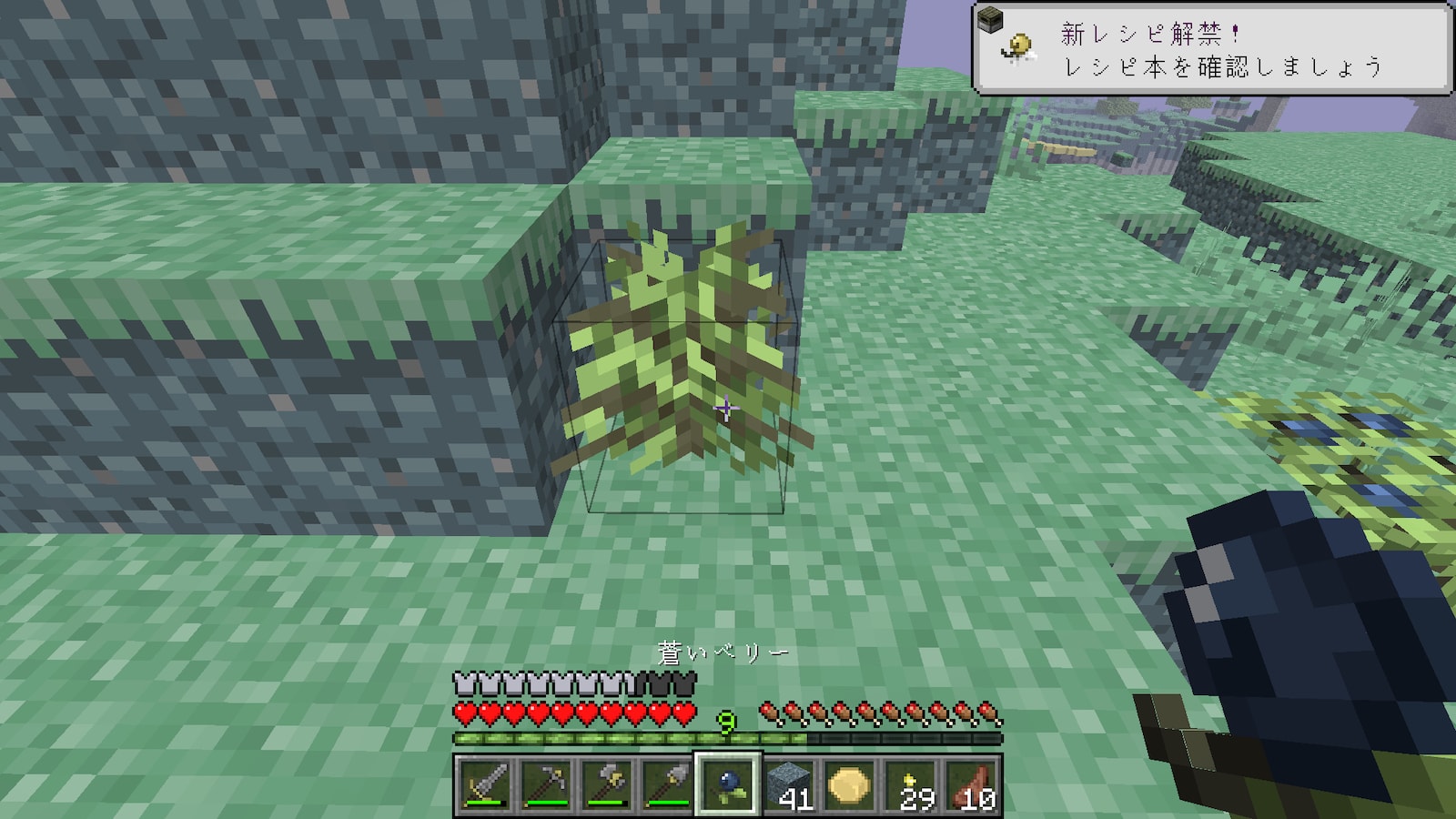Equip the shovel from the hotbar
Image resolution: width=1456 pixels, height=819 pixels.
pos(667,785)
